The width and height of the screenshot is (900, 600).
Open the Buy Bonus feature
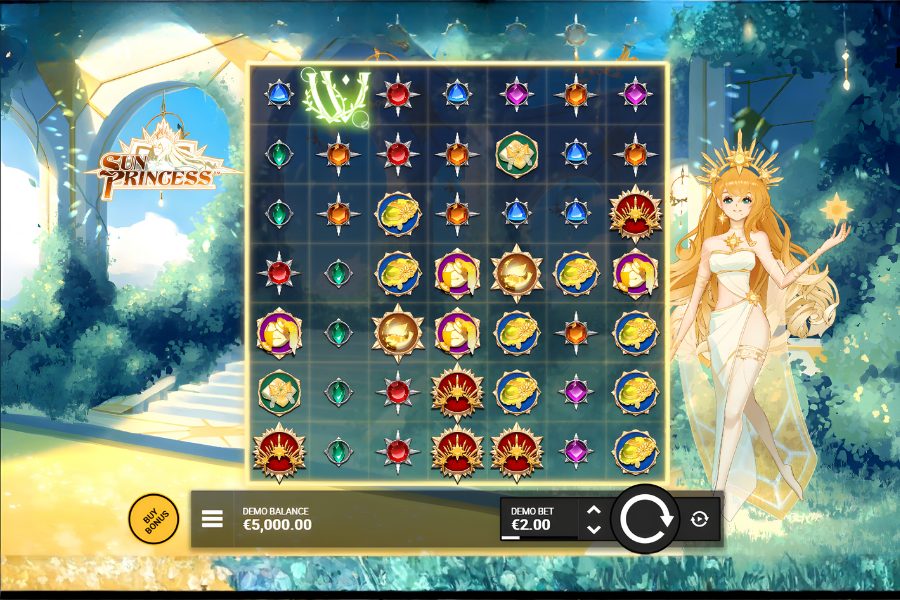tap(153, 519)
